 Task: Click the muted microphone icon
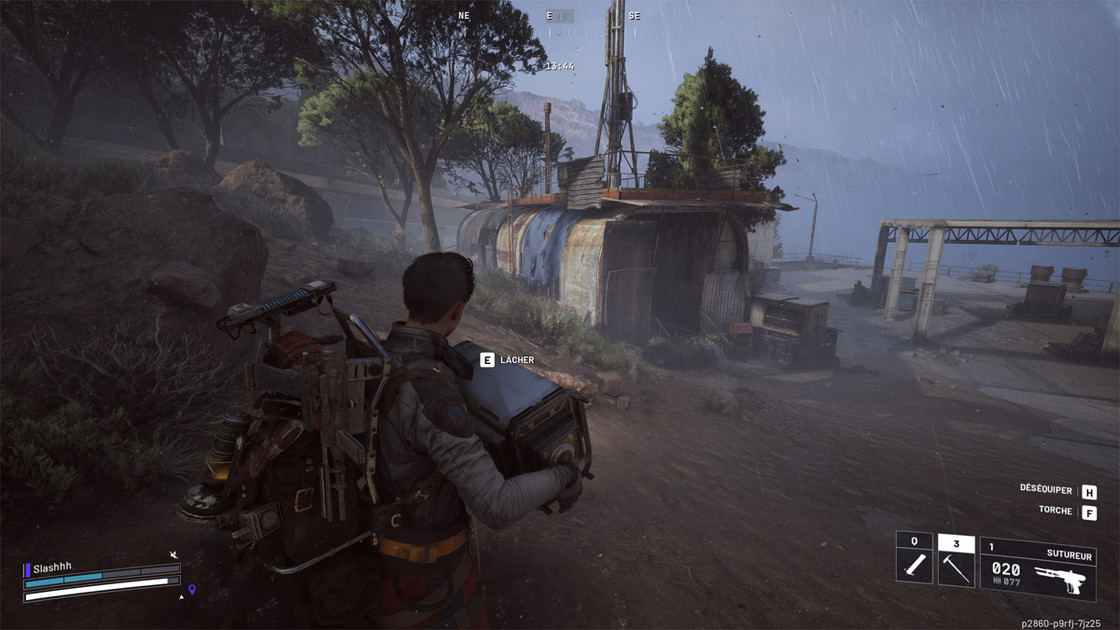click(174, 554)
